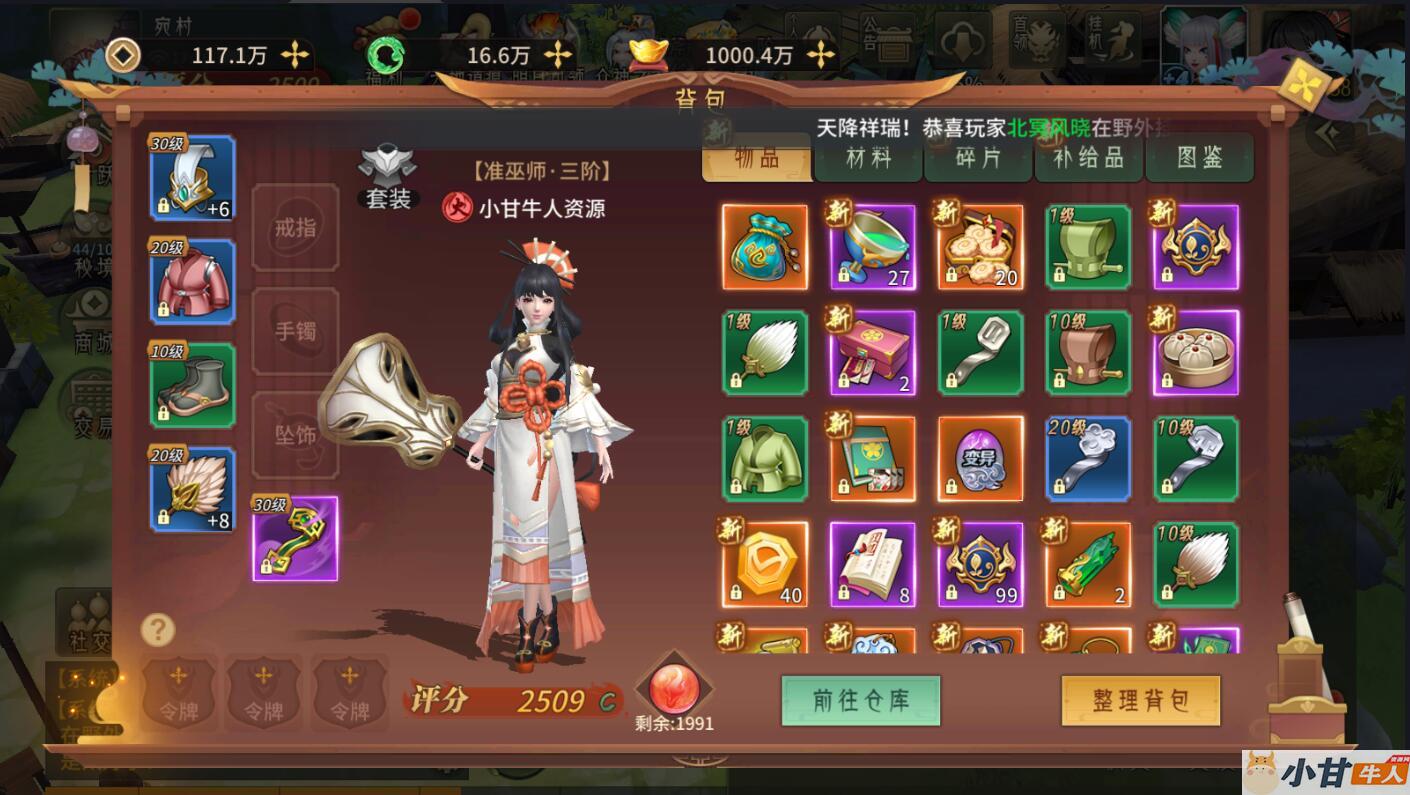Open the 碎片 fragments tab

coord(978,158)
